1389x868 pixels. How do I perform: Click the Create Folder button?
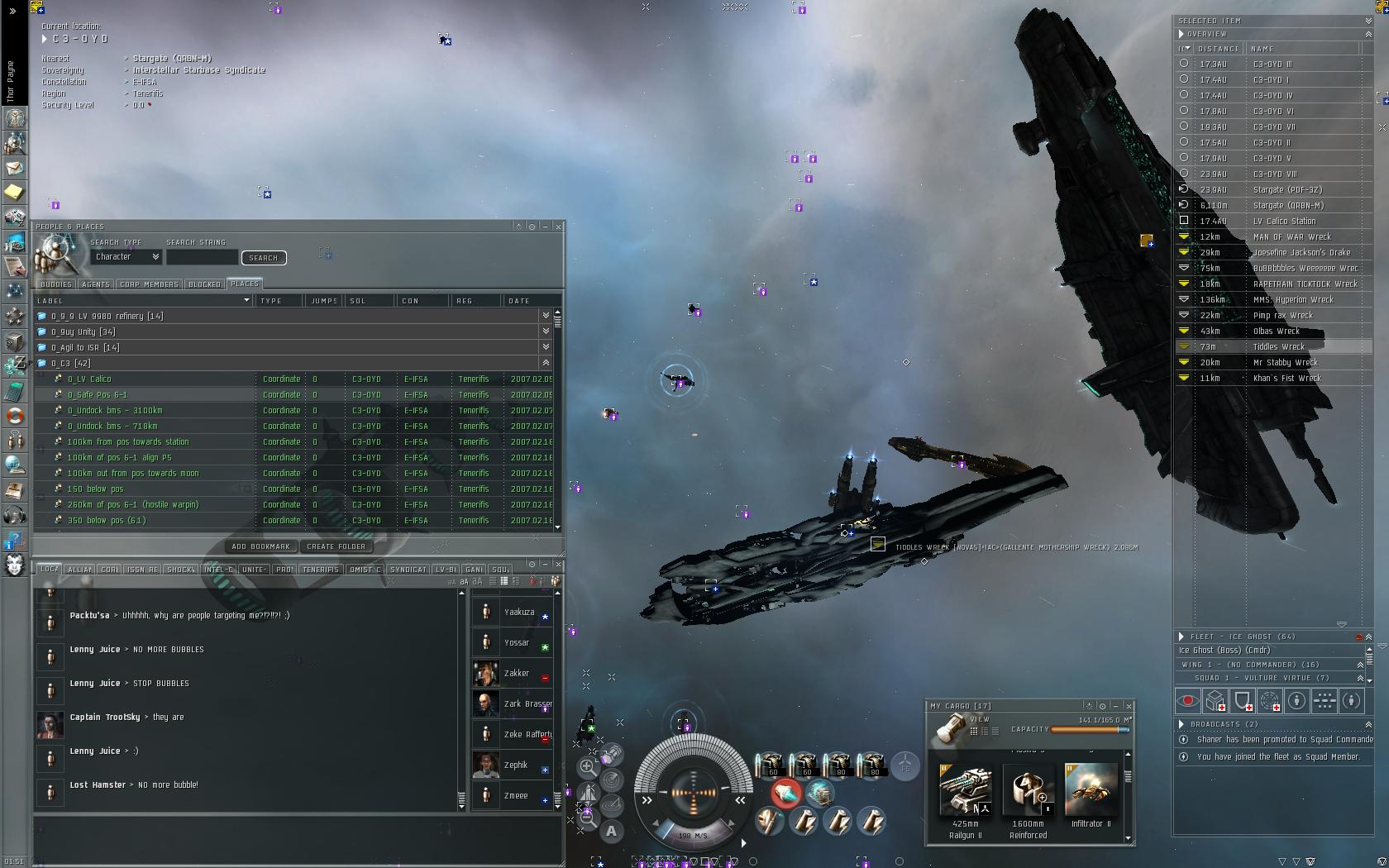tap(336, 546)
